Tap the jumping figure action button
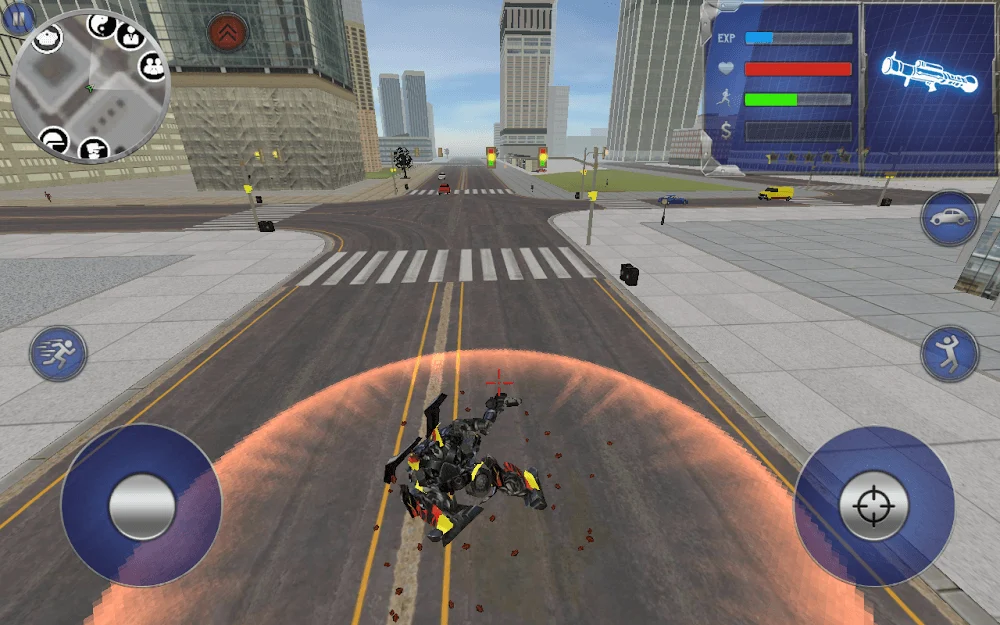Viewport: 1000px width, 625px height. (949, 353)
